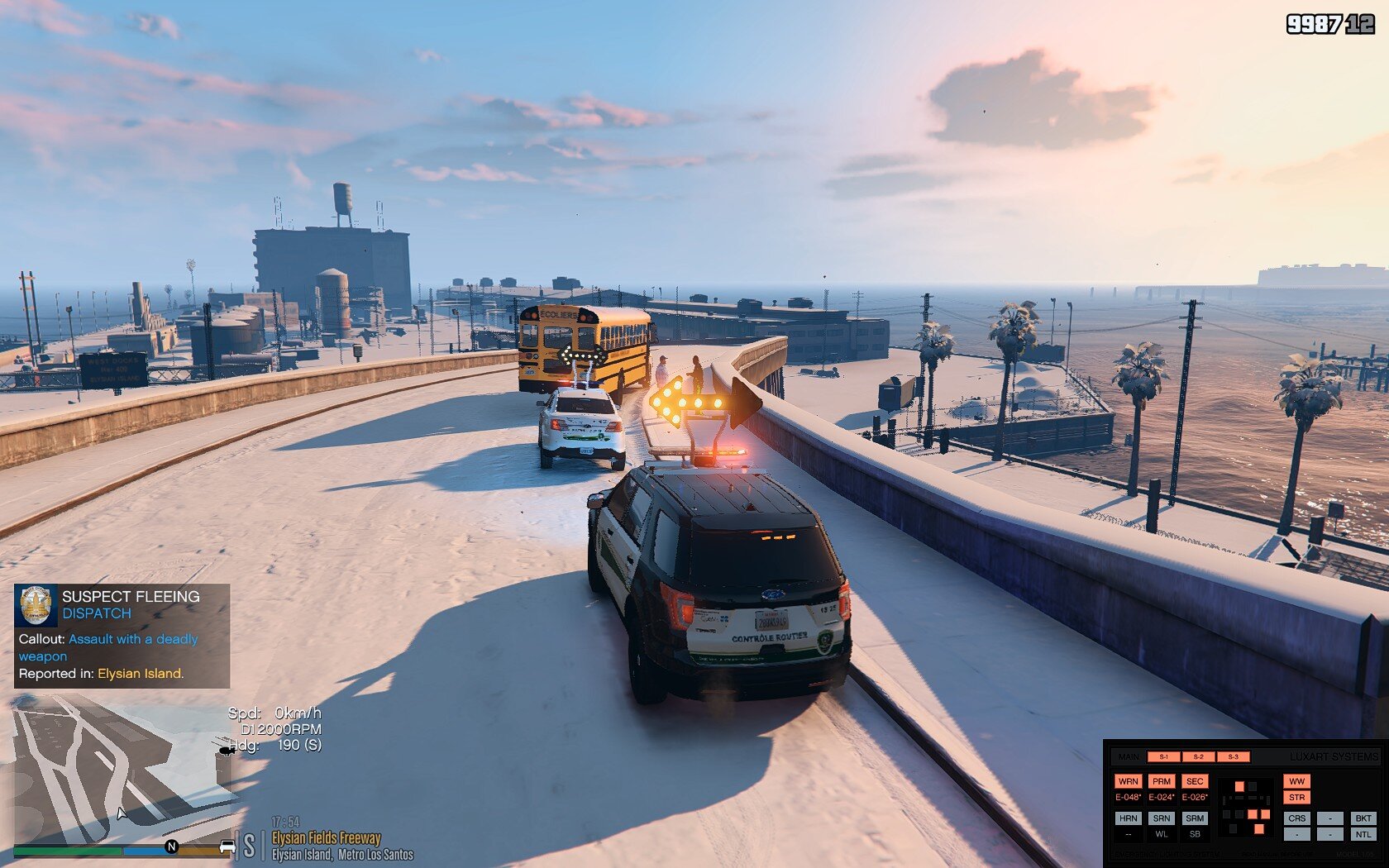Viewport: 1389px width, 868px height.
Task: Click the player arrow marker on the minimap
Action: point(122,814)
